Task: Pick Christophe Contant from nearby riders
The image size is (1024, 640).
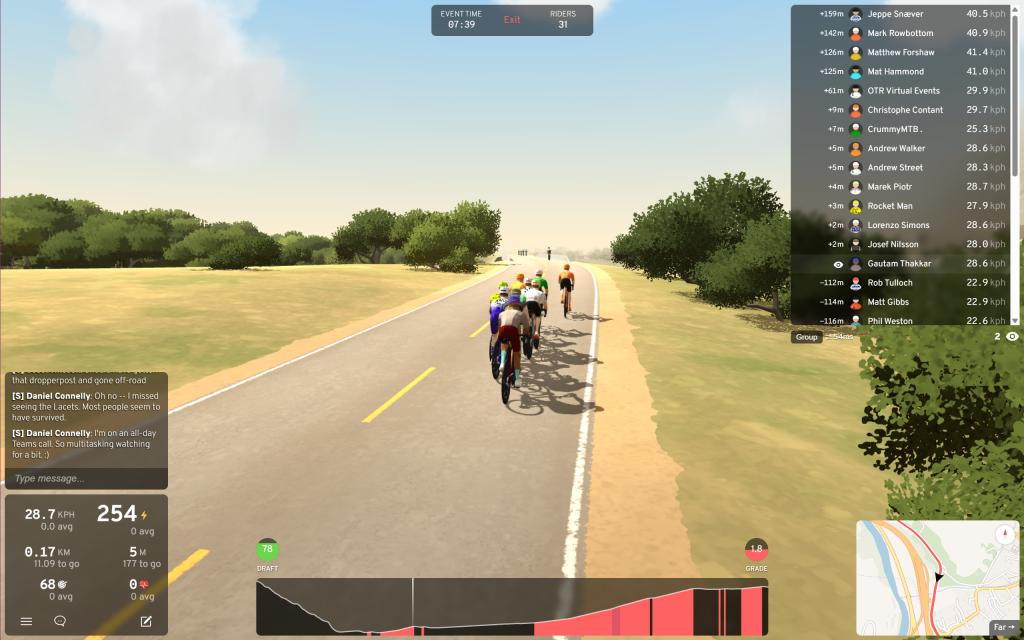Action: pyautogui.click(x=905, y=110)
